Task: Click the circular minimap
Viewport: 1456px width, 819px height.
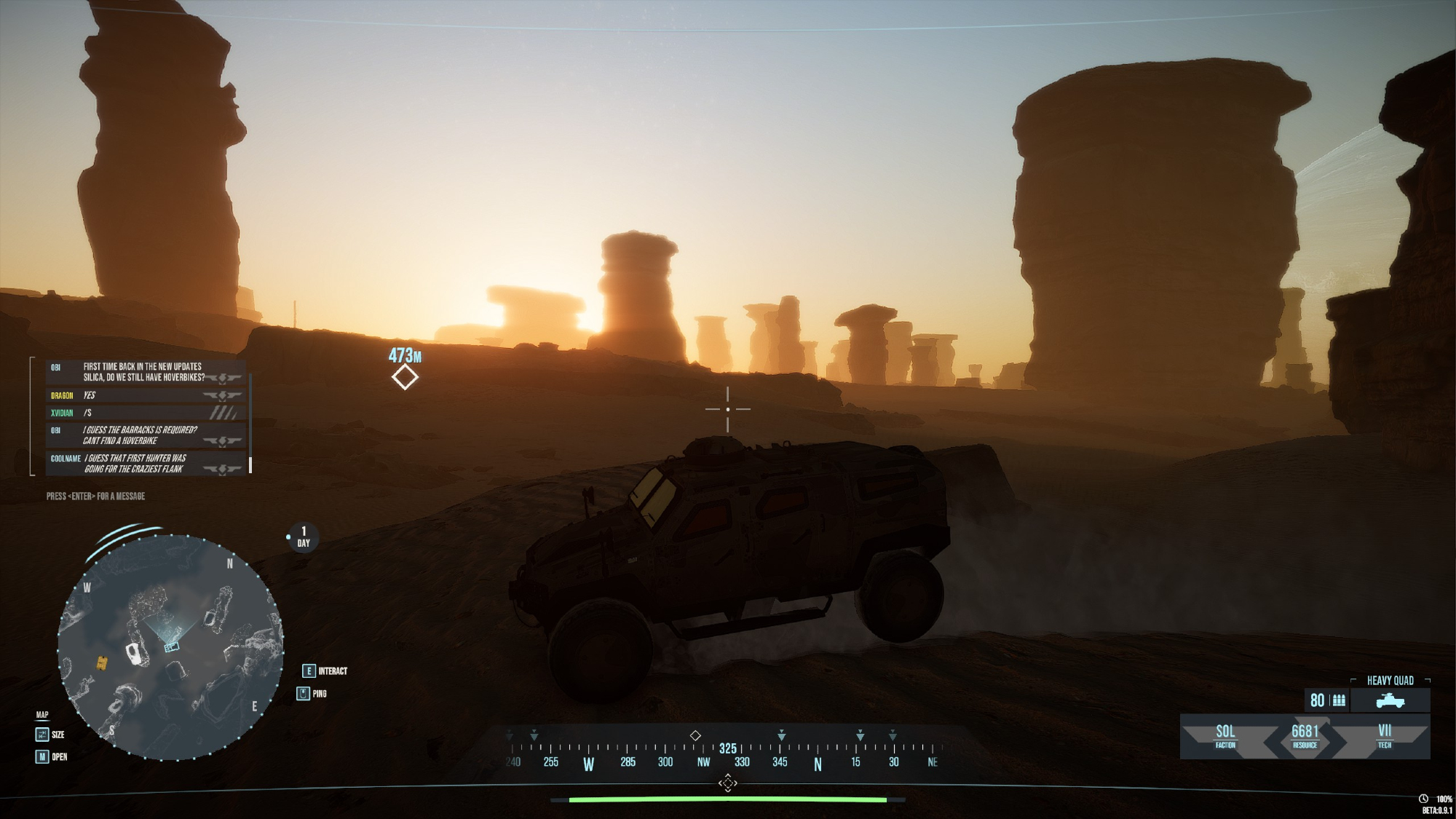Action: point(170,647)
